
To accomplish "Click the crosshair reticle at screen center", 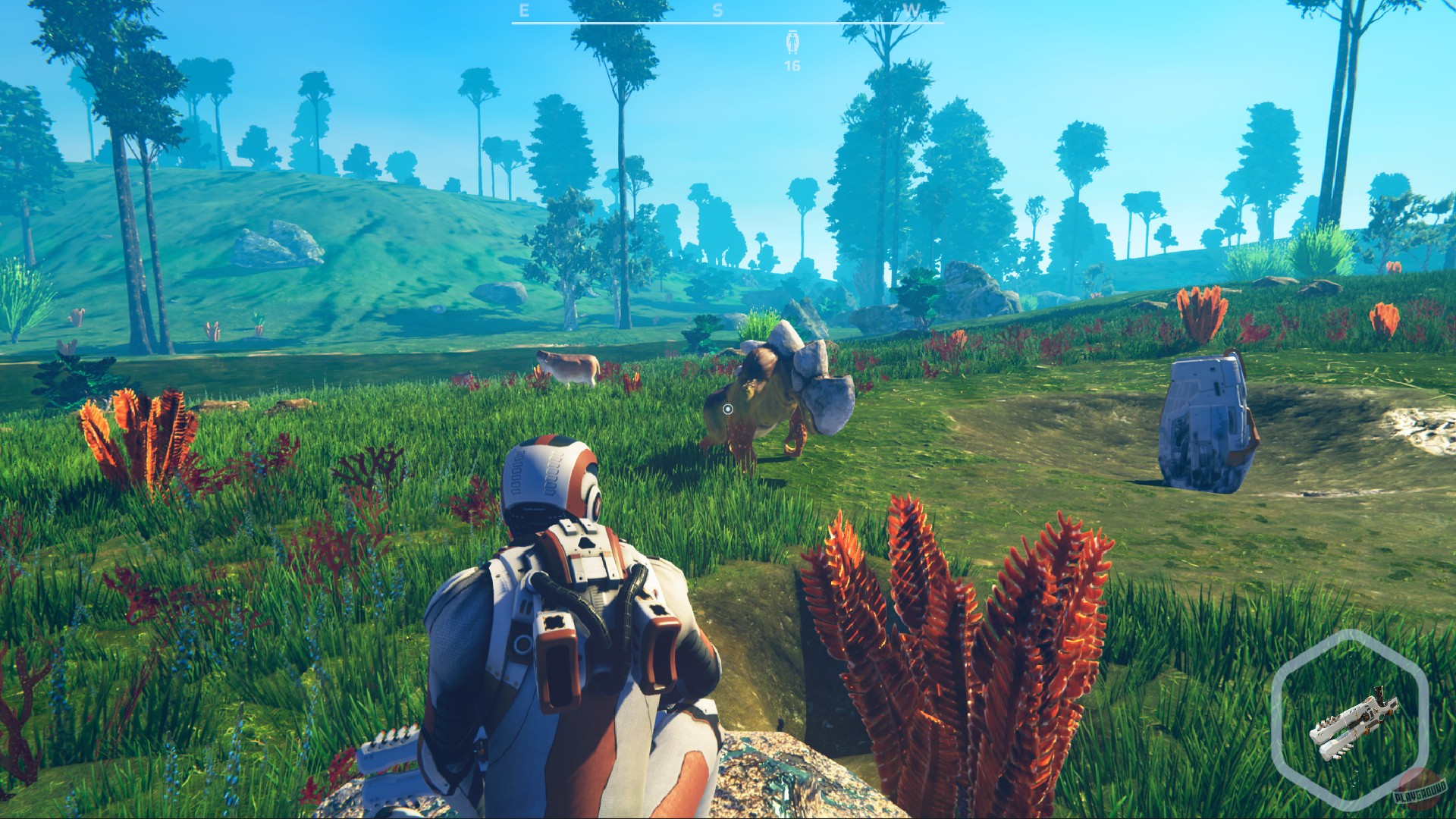I will 728,409.
